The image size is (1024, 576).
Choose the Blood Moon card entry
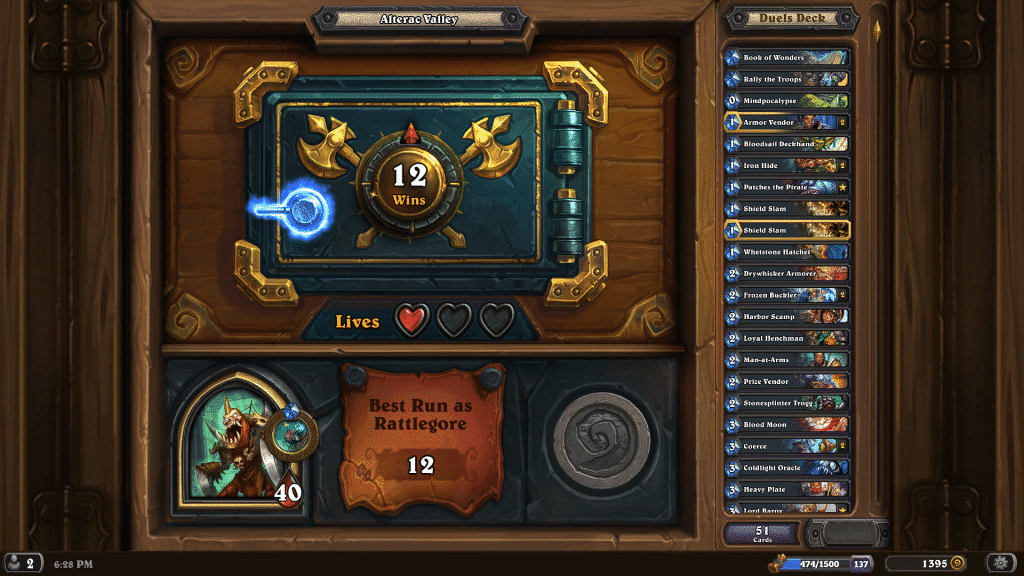tap(787, 425)
